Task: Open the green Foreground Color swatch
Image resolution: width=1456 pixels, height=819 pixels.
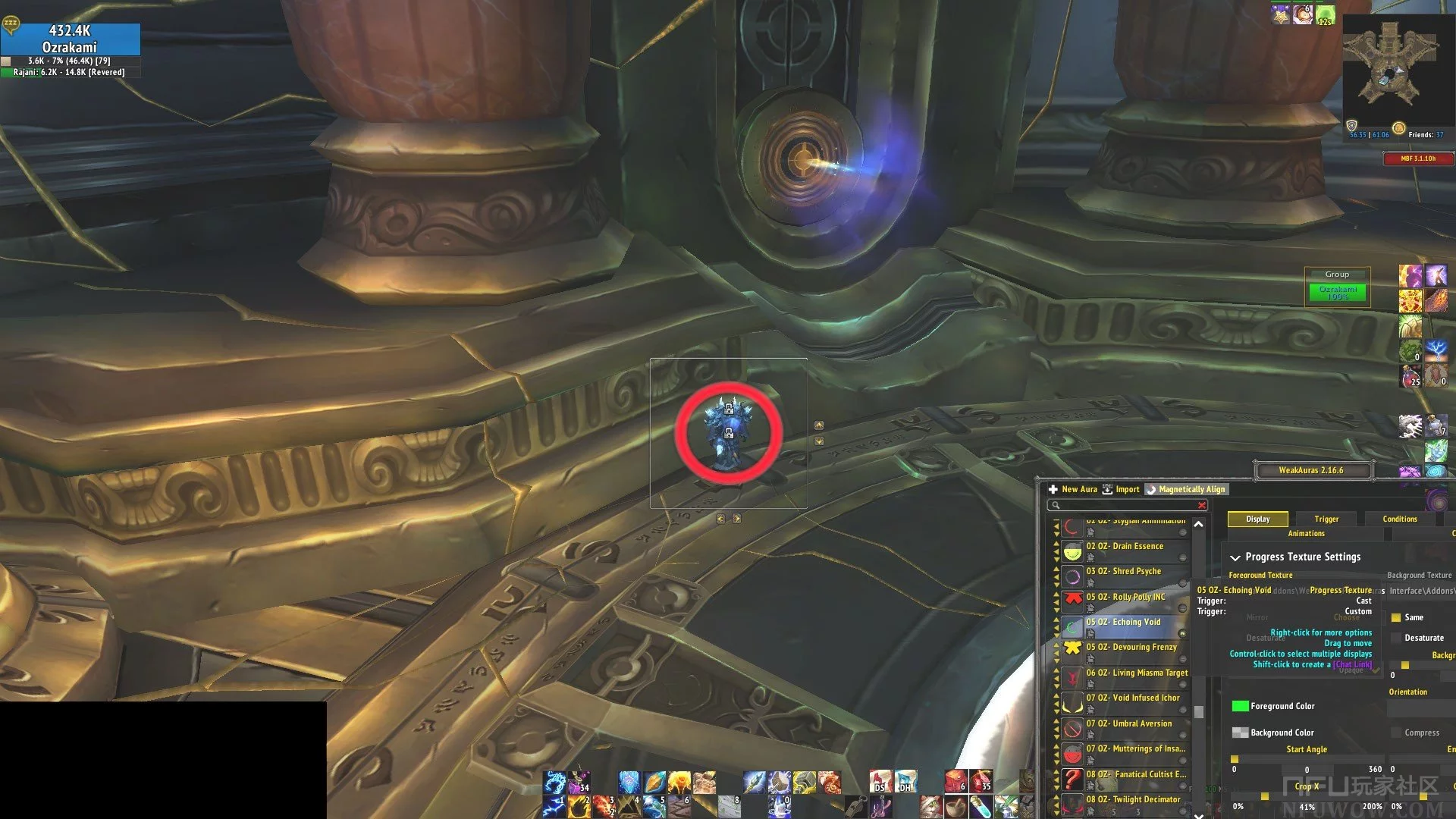Action: point(1240,706)
